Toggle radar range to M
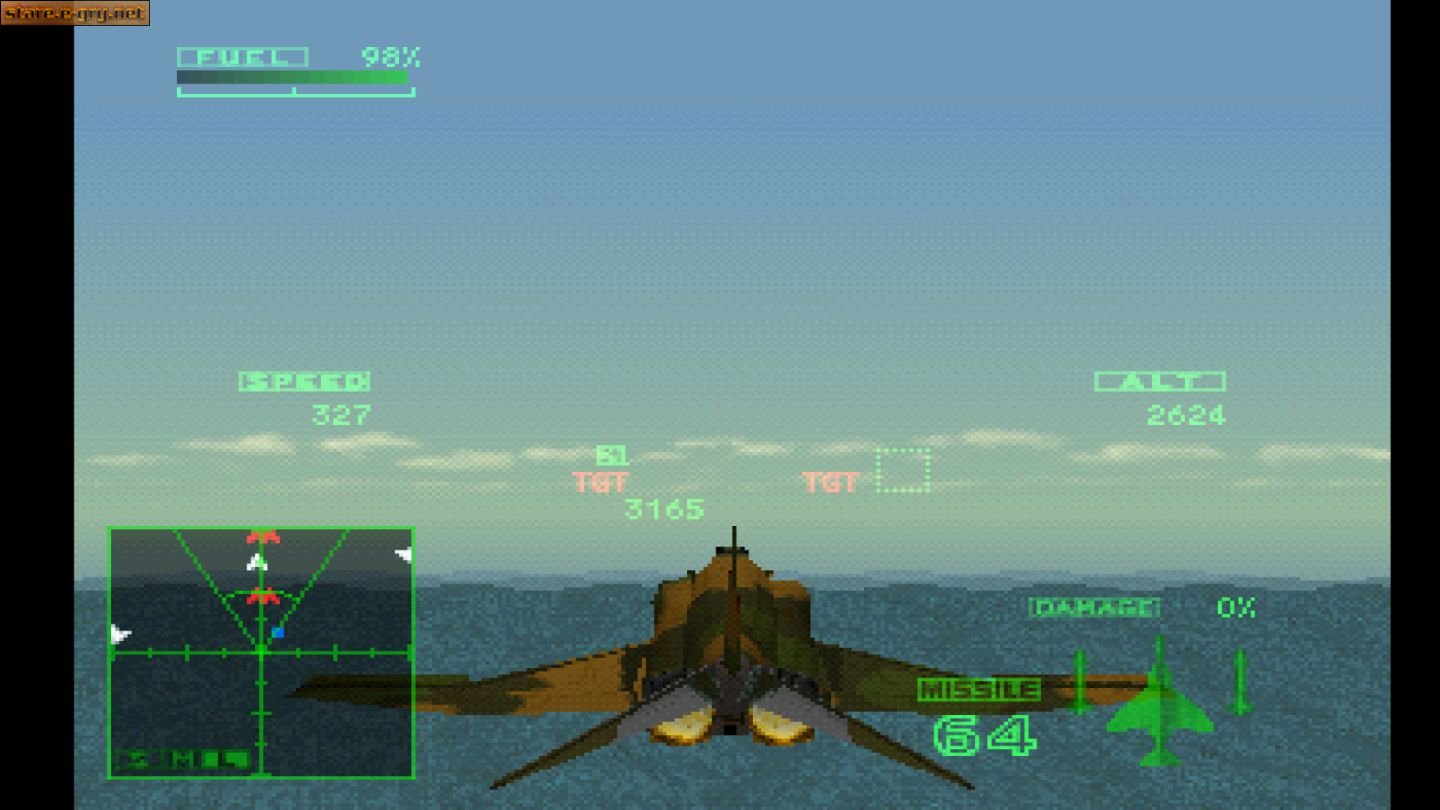Image resolution: width=1440 pixels, height=810 pixels. (x=181, y=758)
